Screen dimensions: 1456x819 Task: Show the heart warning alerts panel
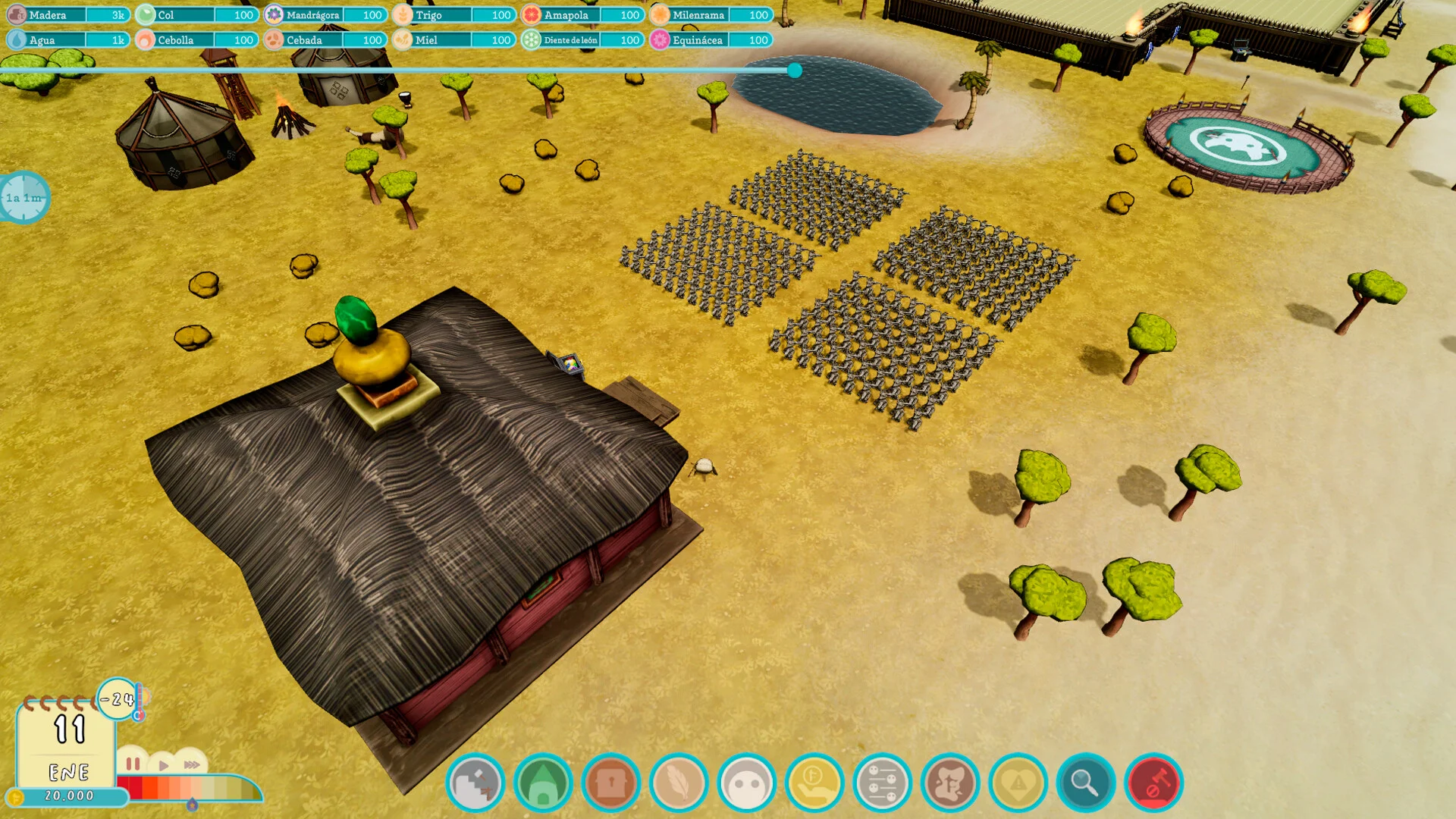coord(1018,783)
